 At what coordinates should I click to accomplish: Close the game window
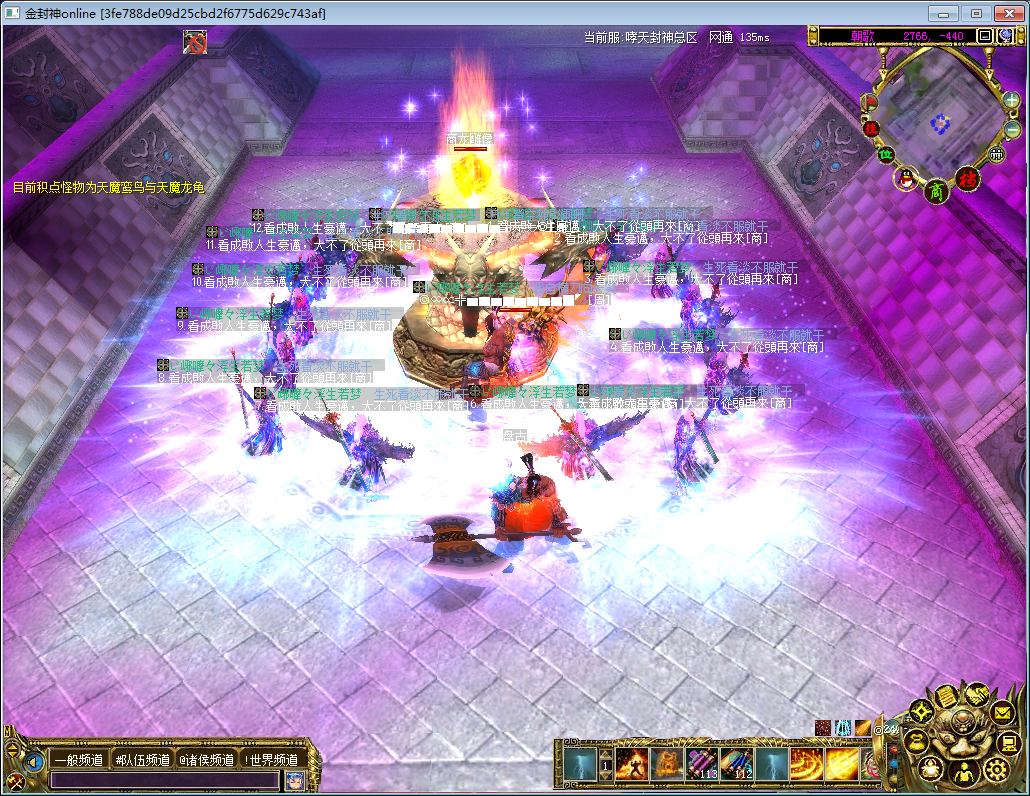1008,13
